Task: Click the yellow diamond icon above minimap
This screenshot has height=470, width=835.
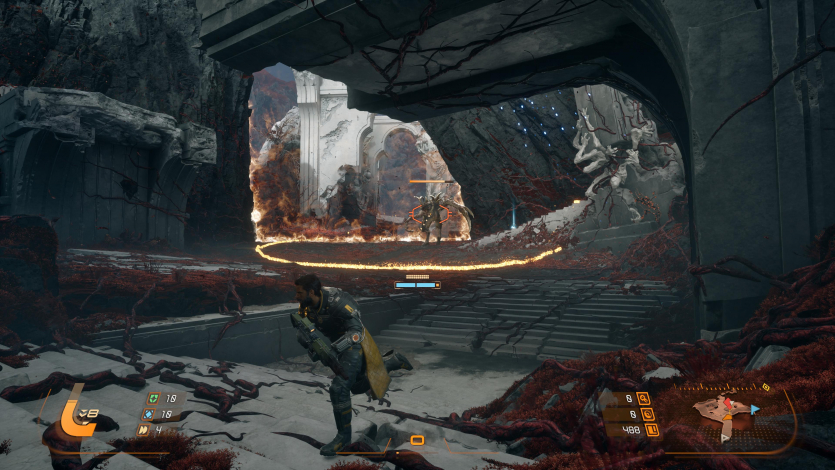Action: 766,386
